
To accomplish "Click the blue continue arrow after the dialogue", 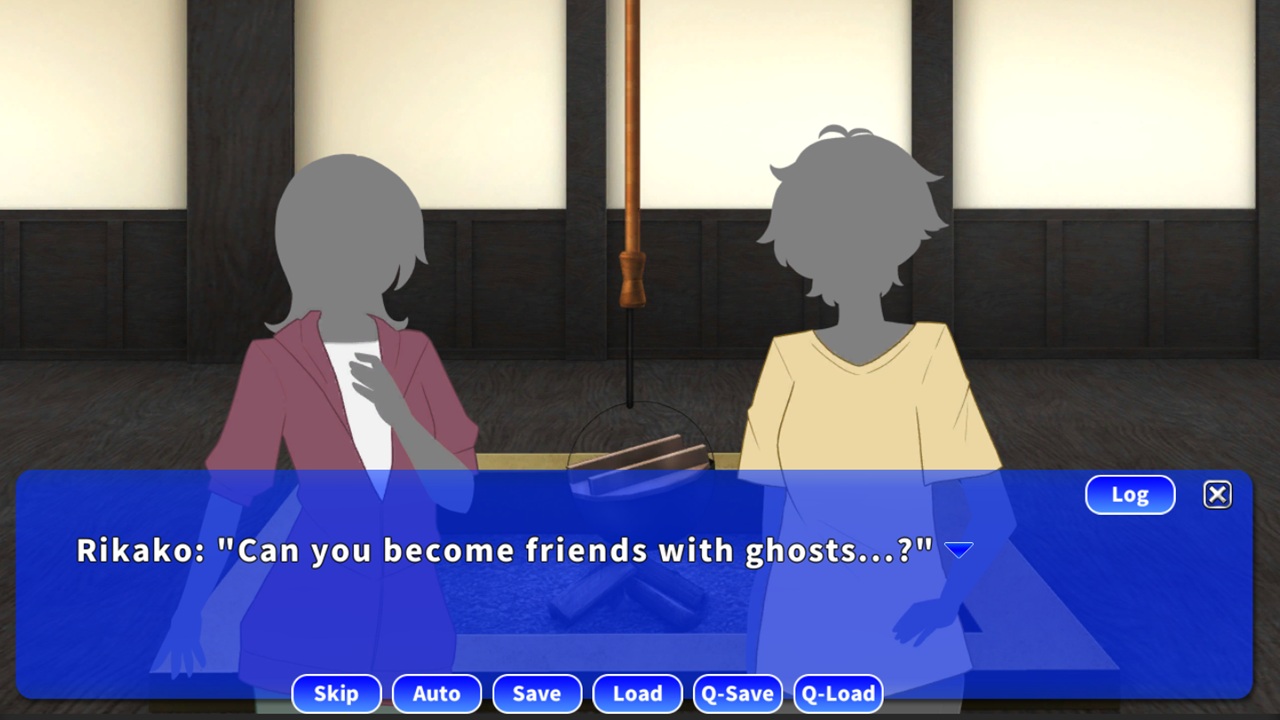I will click(959, 548).
